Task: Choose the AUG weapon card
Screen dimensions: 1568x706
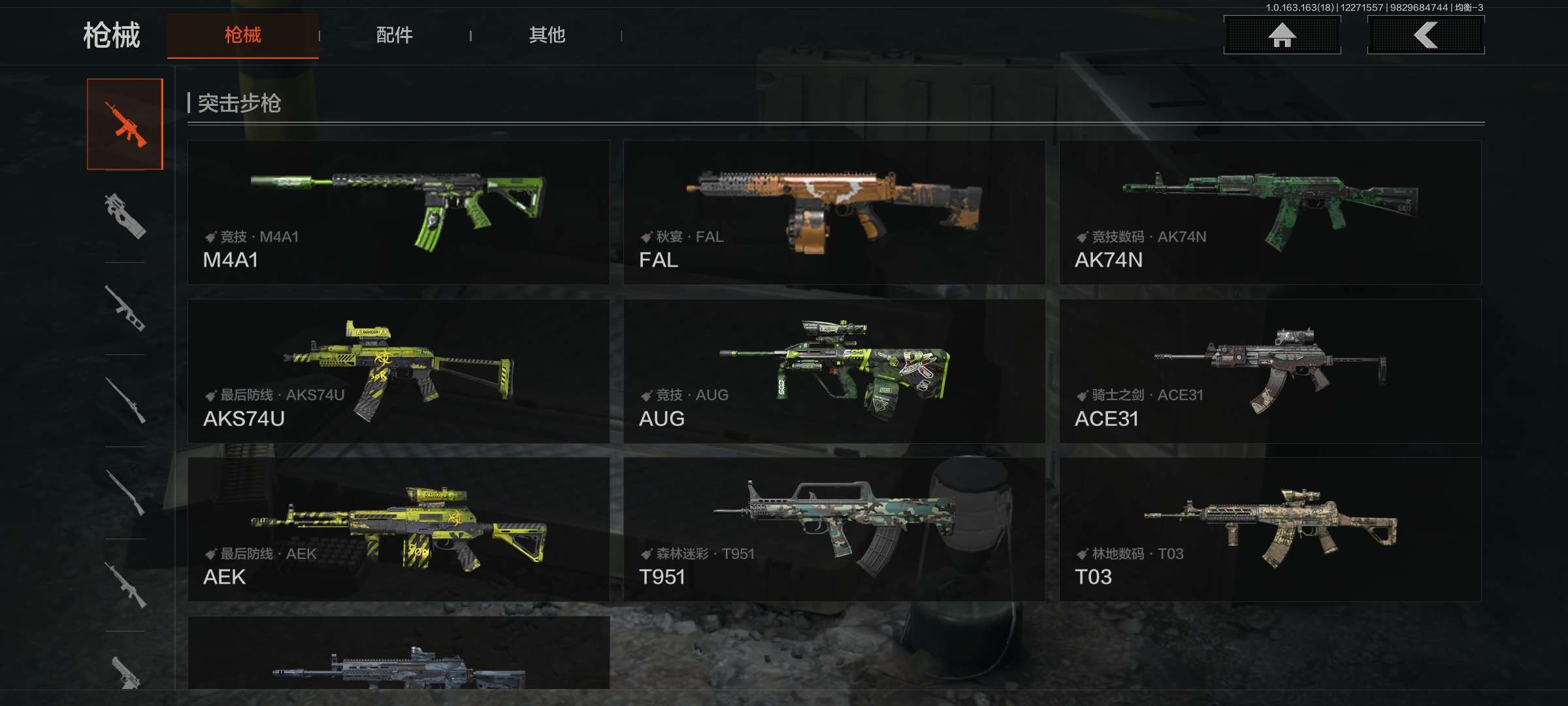Action: point(834,371)
